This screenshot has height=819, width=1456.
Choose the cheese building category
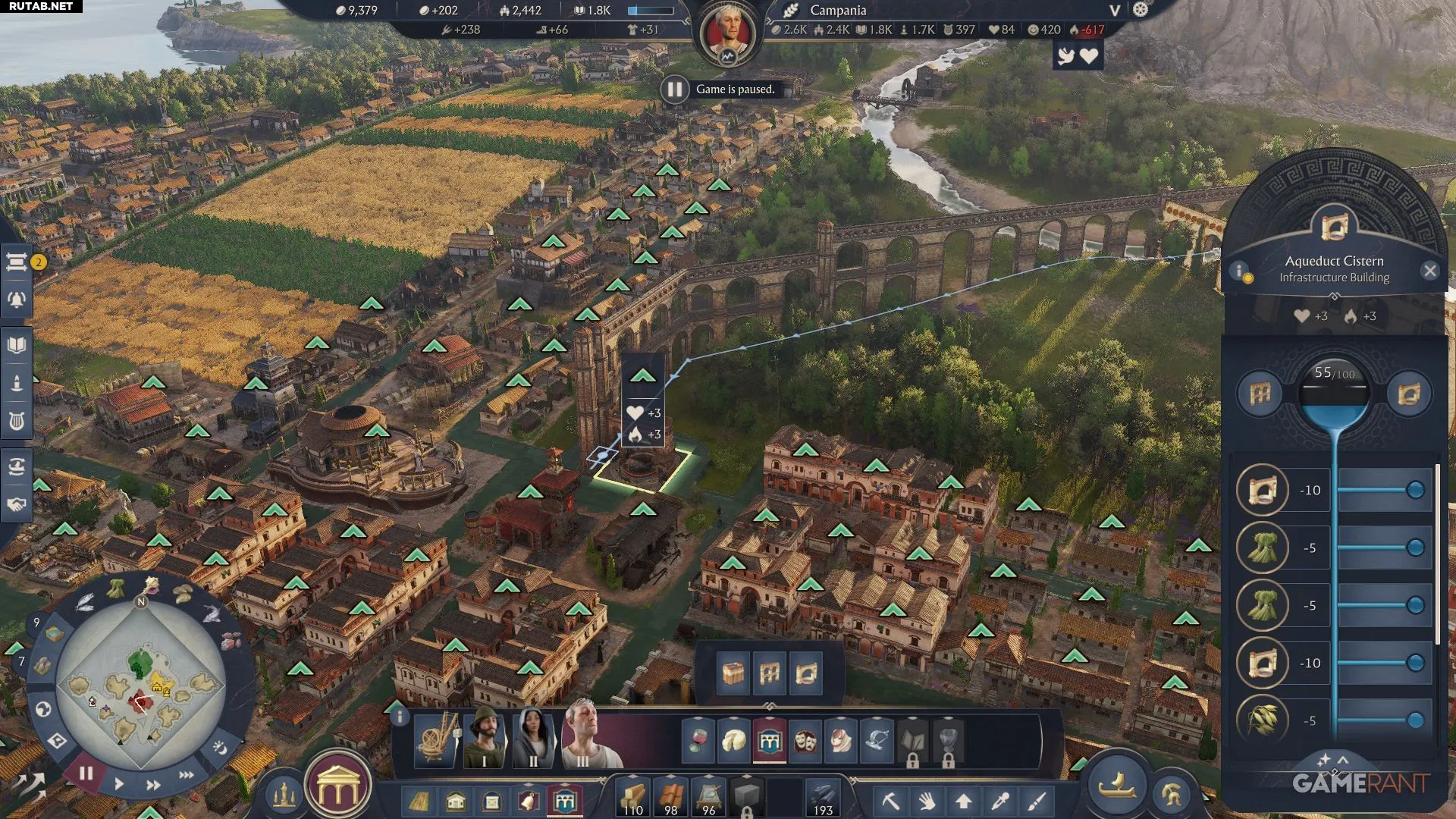pyautogui.click(x=733, y=740)
